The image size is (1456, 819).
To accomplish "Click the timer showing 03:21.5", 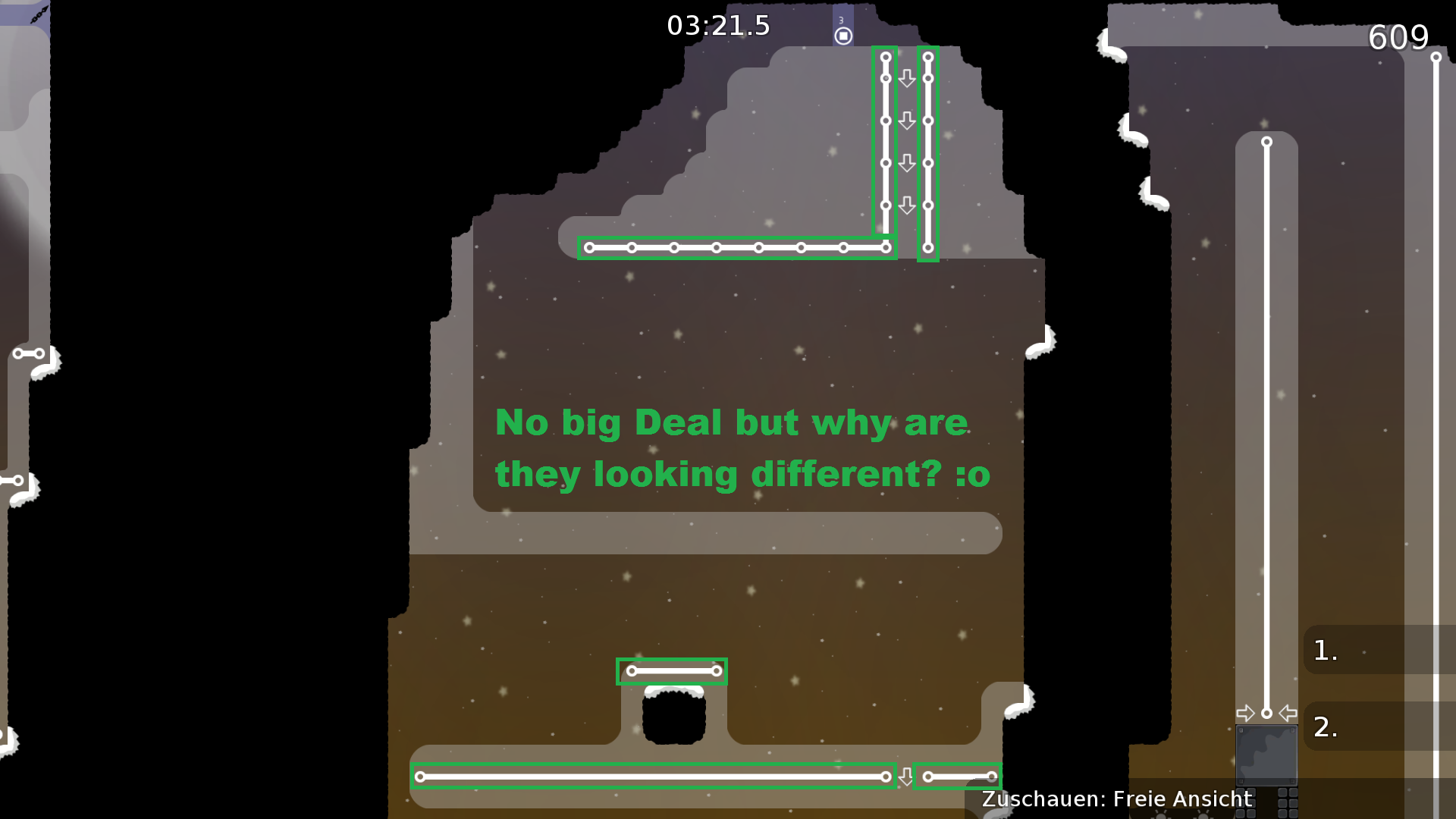I will pyautogui.click(x=718, y=26).
